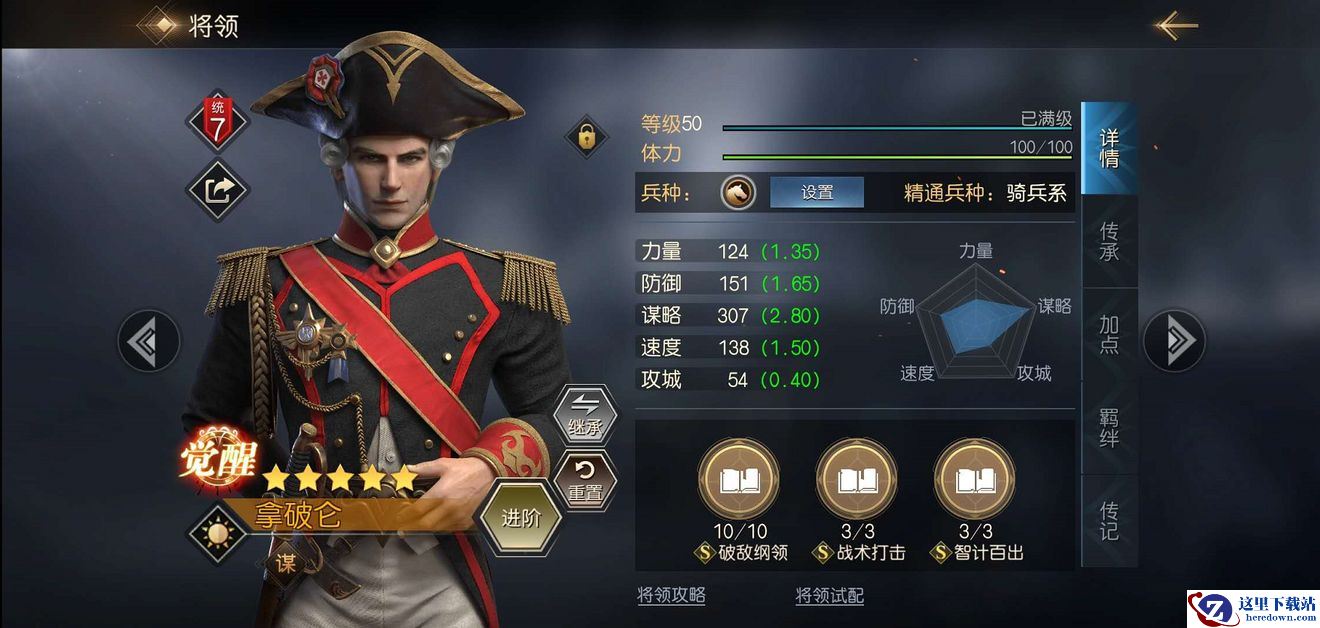Open the 将领试配 link

(829, 596)
